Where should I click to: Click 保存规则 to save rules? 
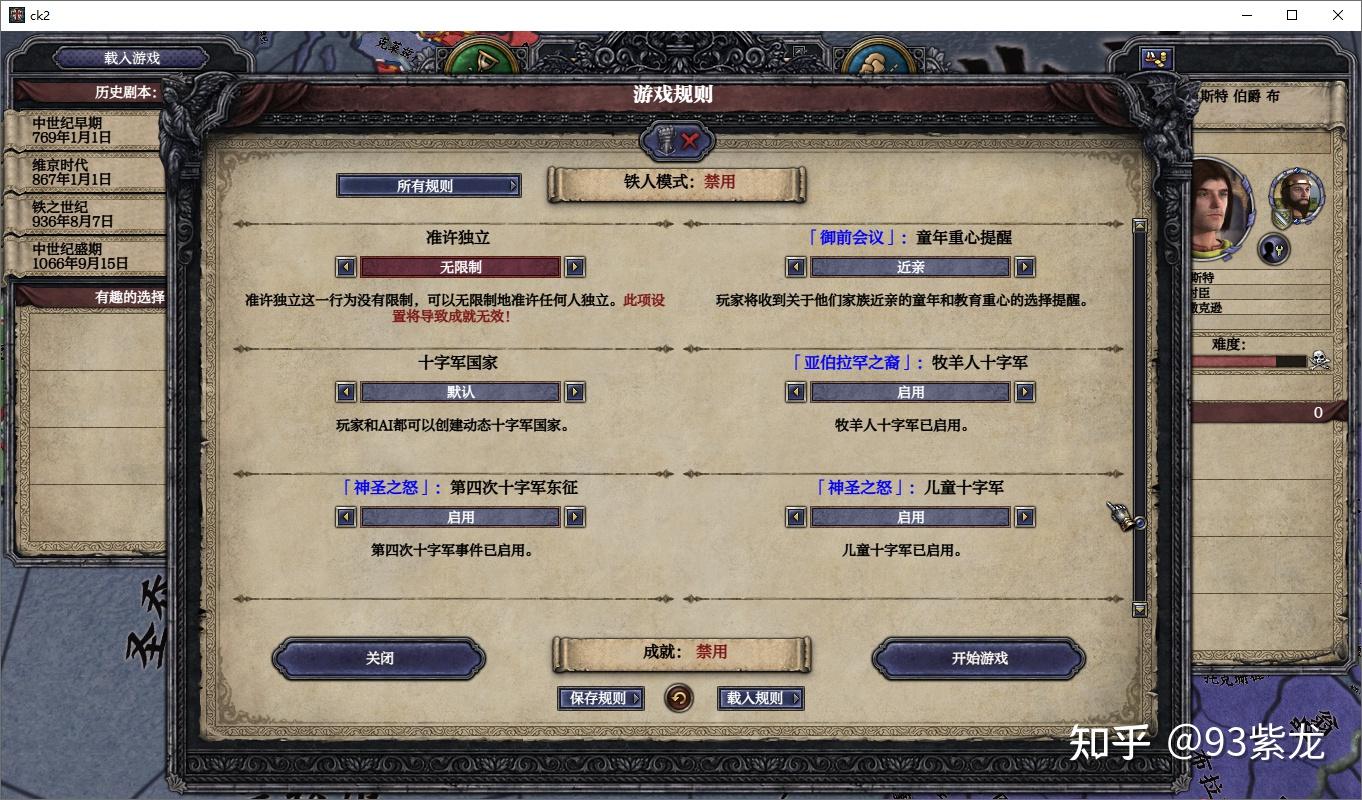pyautogui.click(x=600, y=699)
